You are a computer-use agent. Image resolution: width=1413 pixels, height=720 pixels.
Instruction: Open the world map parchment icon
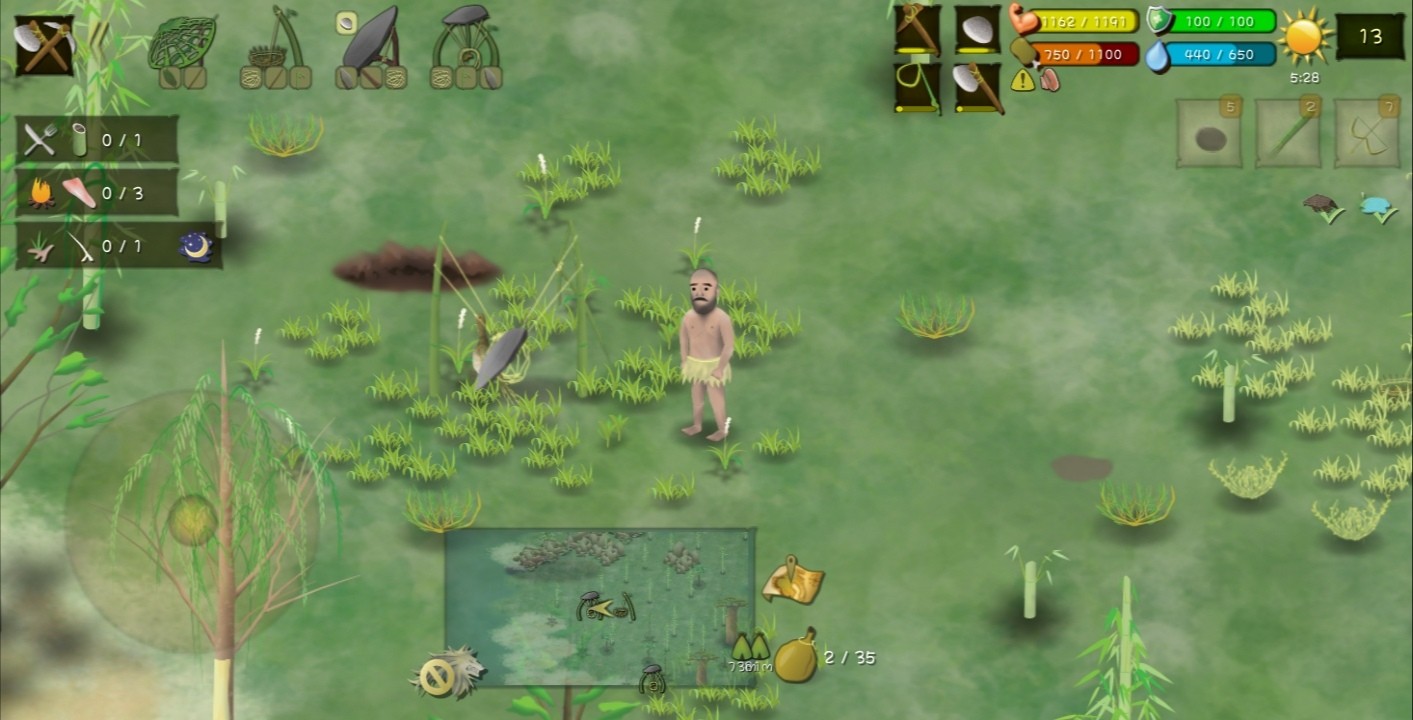click(793, 581)
